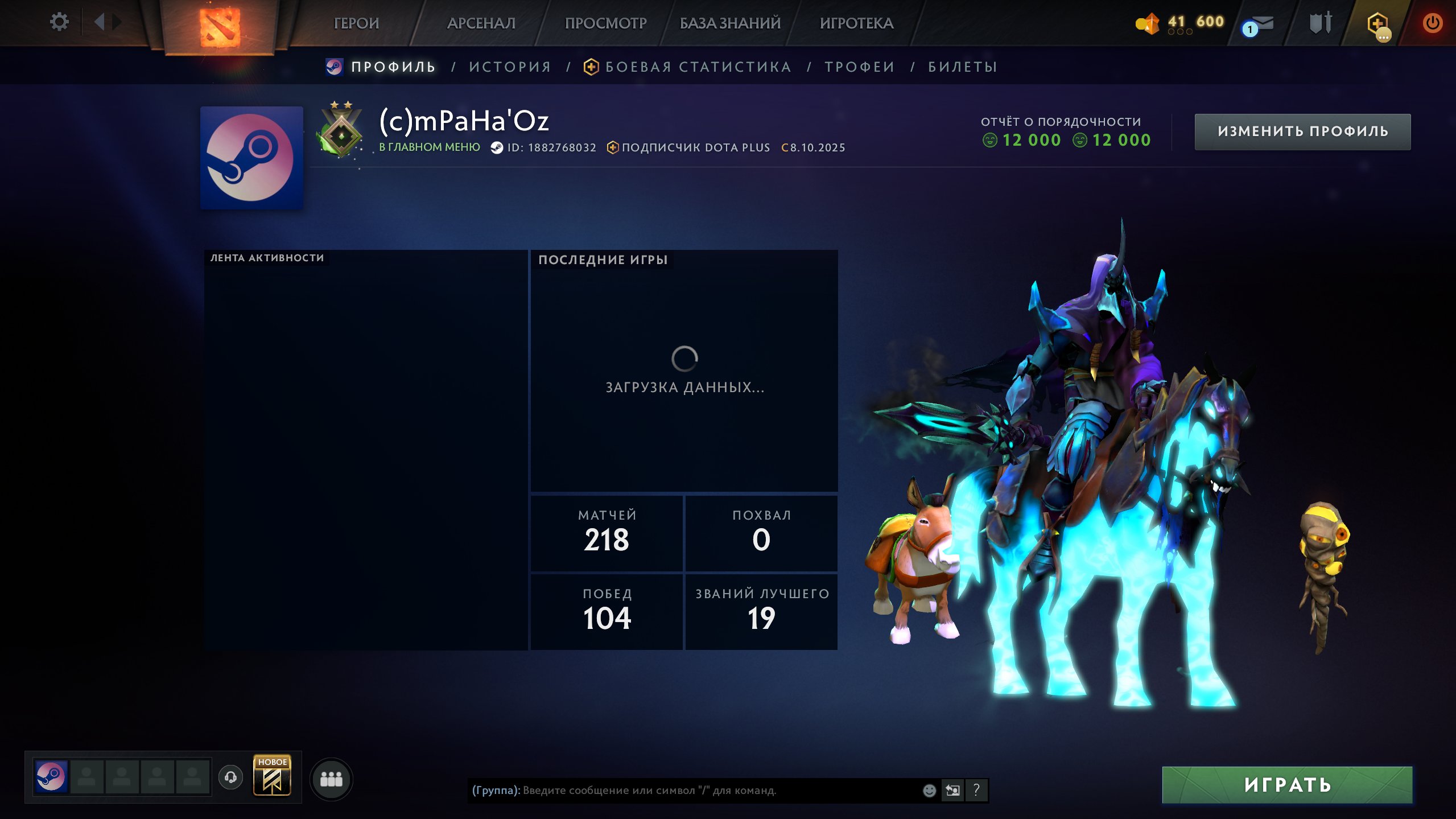
Task: Click the ИЗМЕНИТЬ ПРОФИЛЬ button
Action: [x=1302, y=131]
